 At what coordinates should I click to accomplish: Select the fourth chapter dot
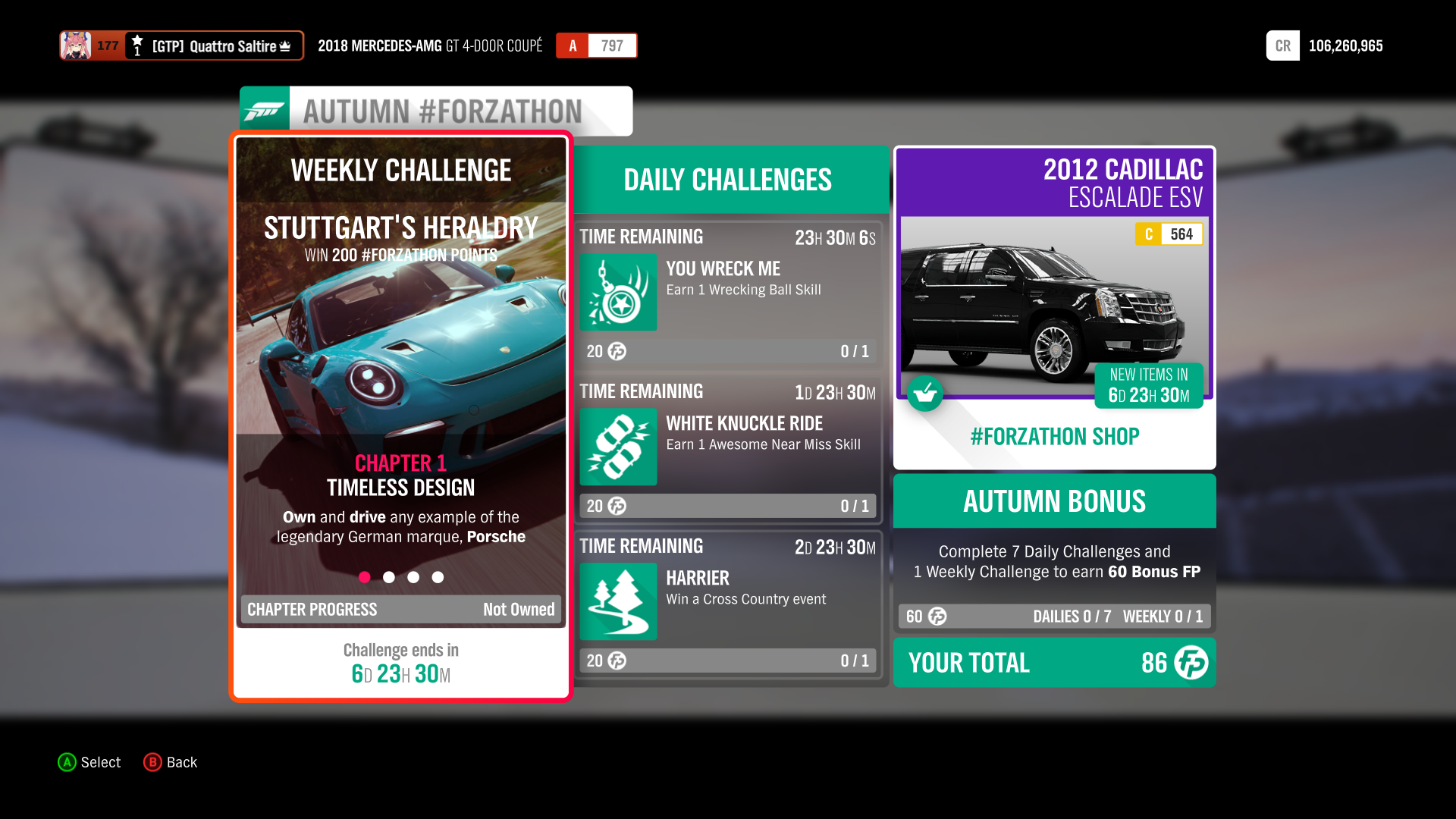point(438,577)
